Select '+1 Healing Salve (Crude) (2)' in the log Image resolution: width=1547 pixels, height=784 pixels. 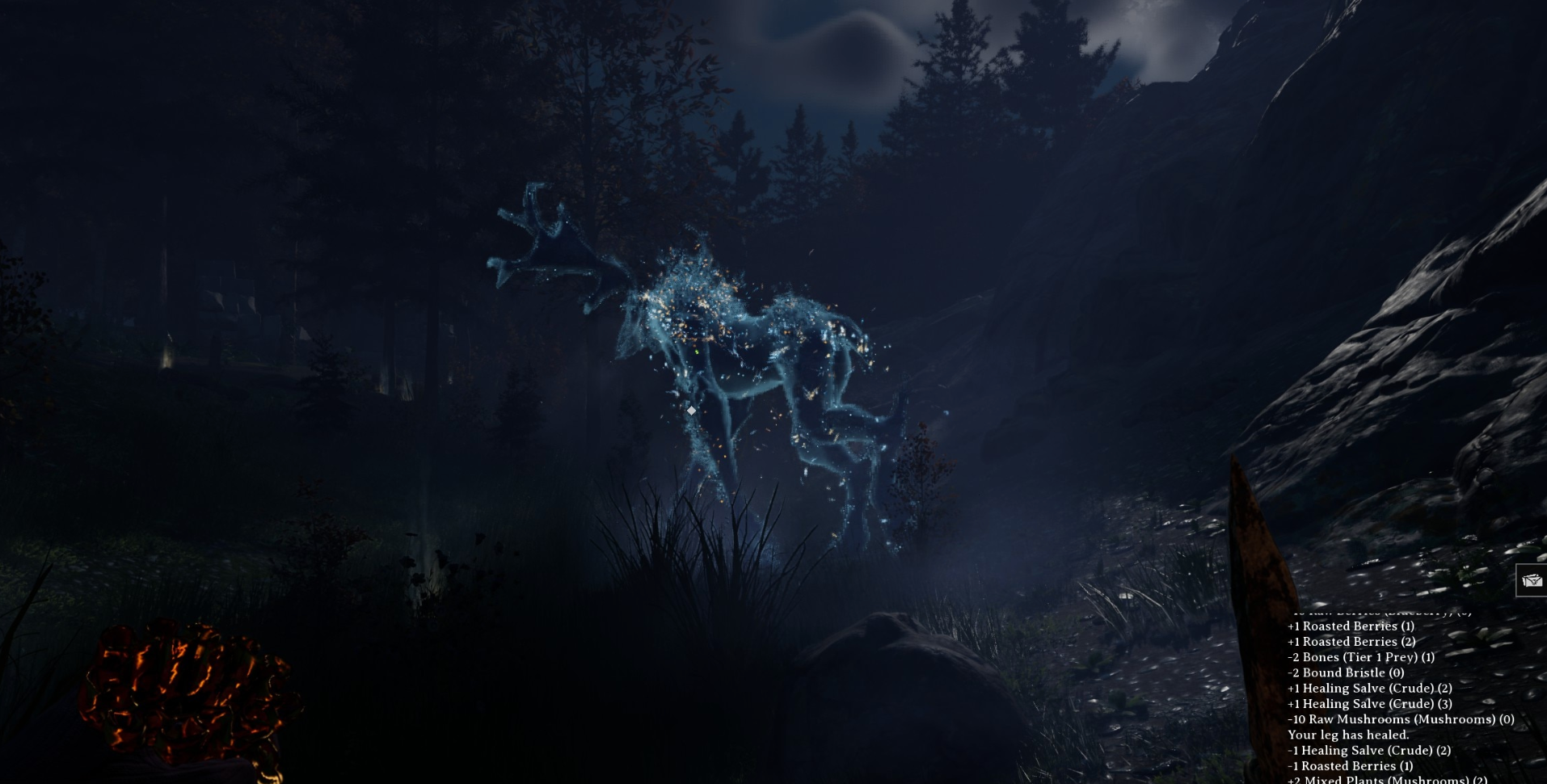1370,689
